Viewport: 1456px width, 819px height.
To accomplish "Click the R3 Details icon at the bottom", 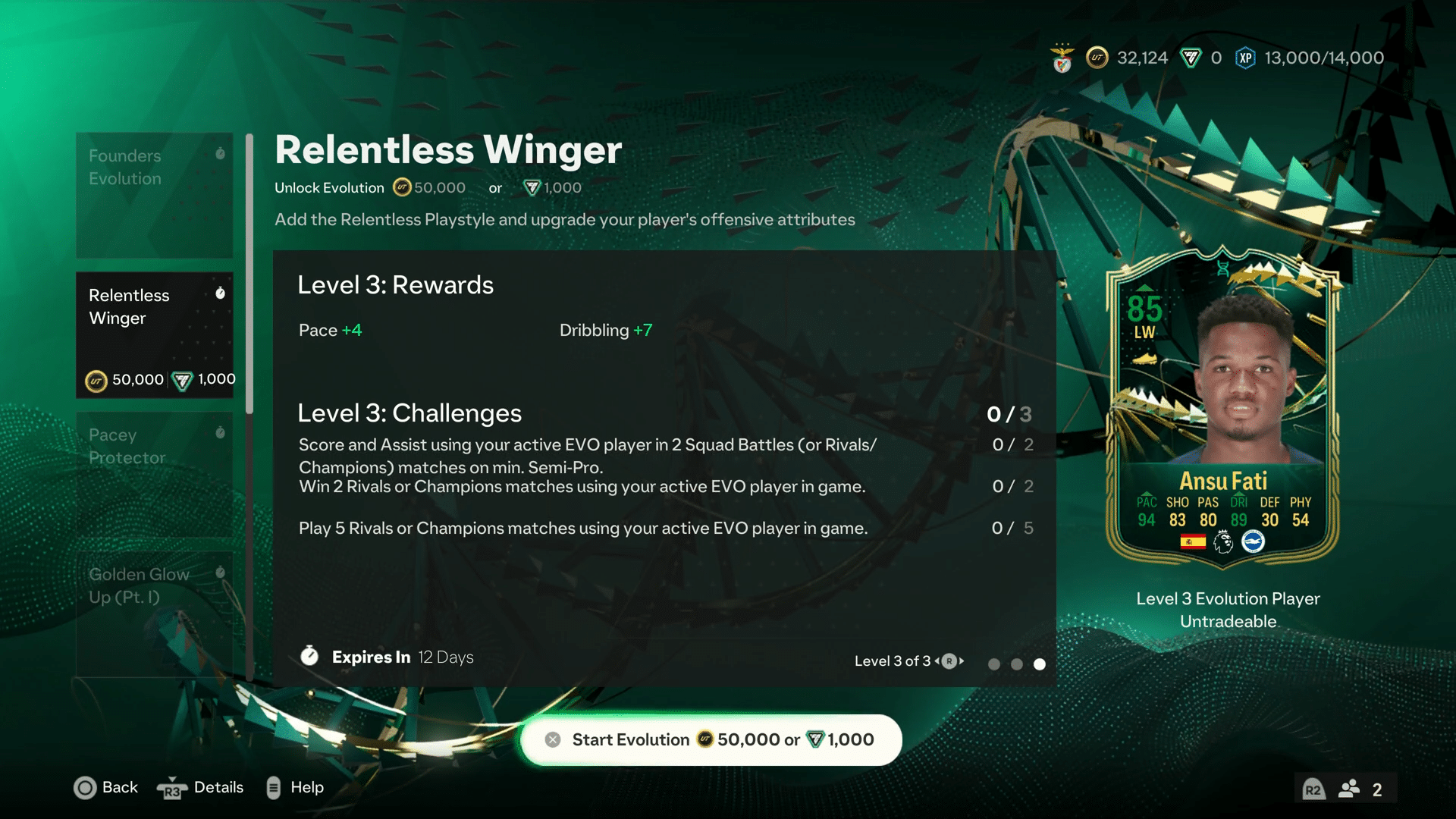I will click(173, 788).
